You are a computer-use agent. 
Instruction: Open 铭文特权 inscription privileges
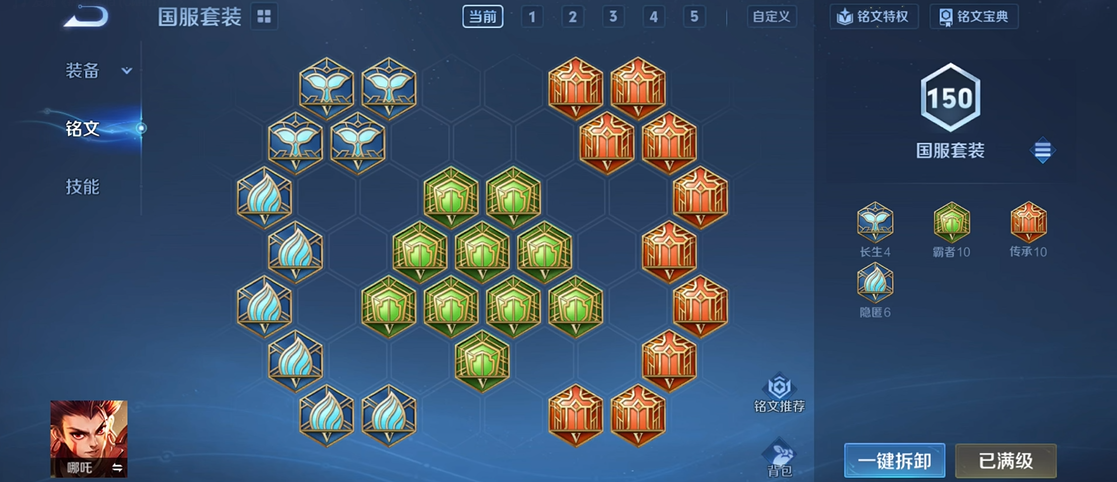tap(875, 17)
